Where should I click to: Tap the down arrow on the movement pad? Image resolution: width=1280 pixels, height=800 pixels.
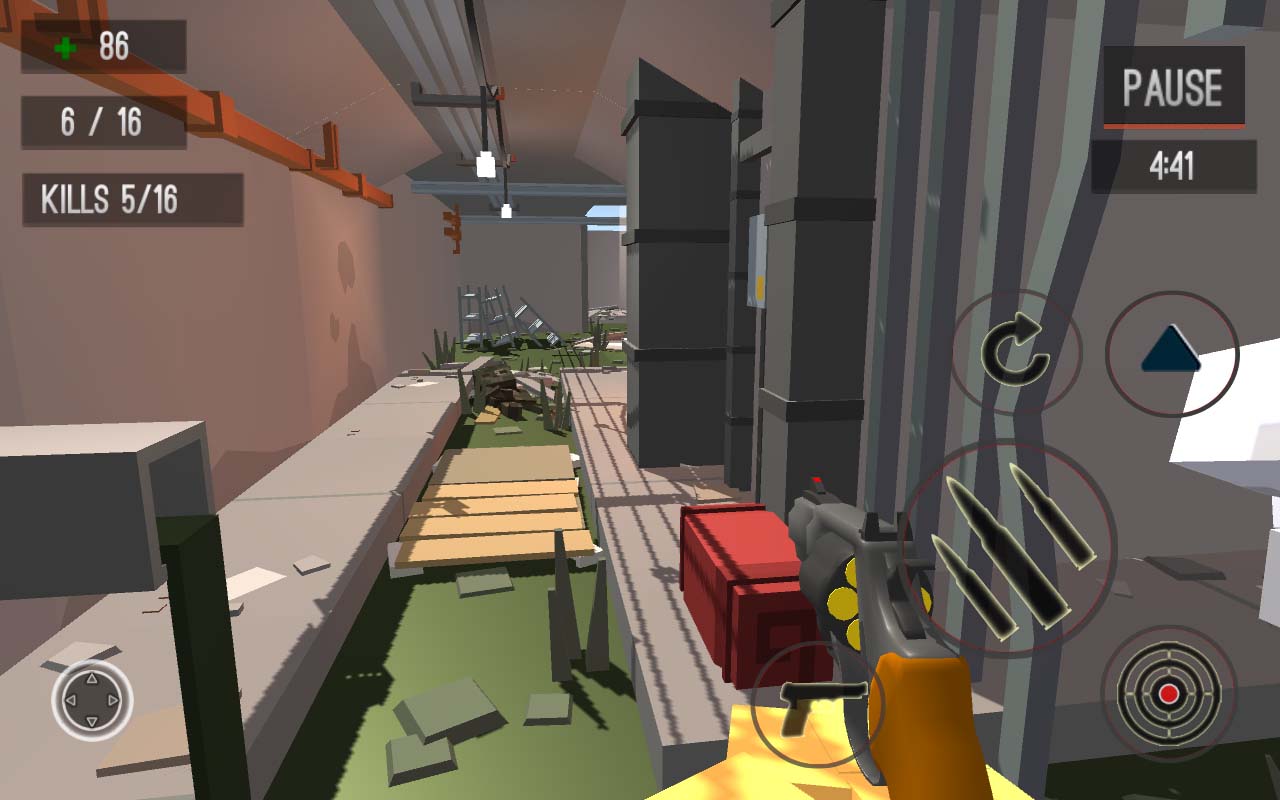tap(93, 722)
